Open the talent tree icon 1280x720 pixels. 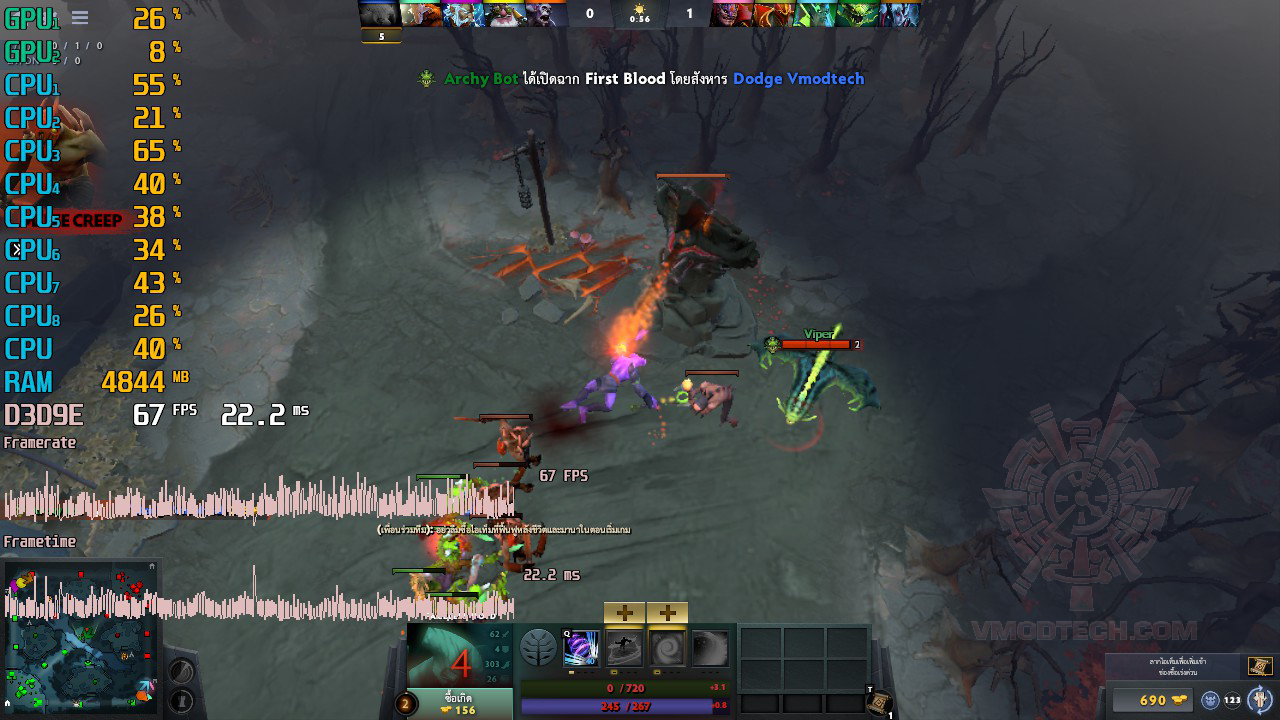[x=539, y=648]
